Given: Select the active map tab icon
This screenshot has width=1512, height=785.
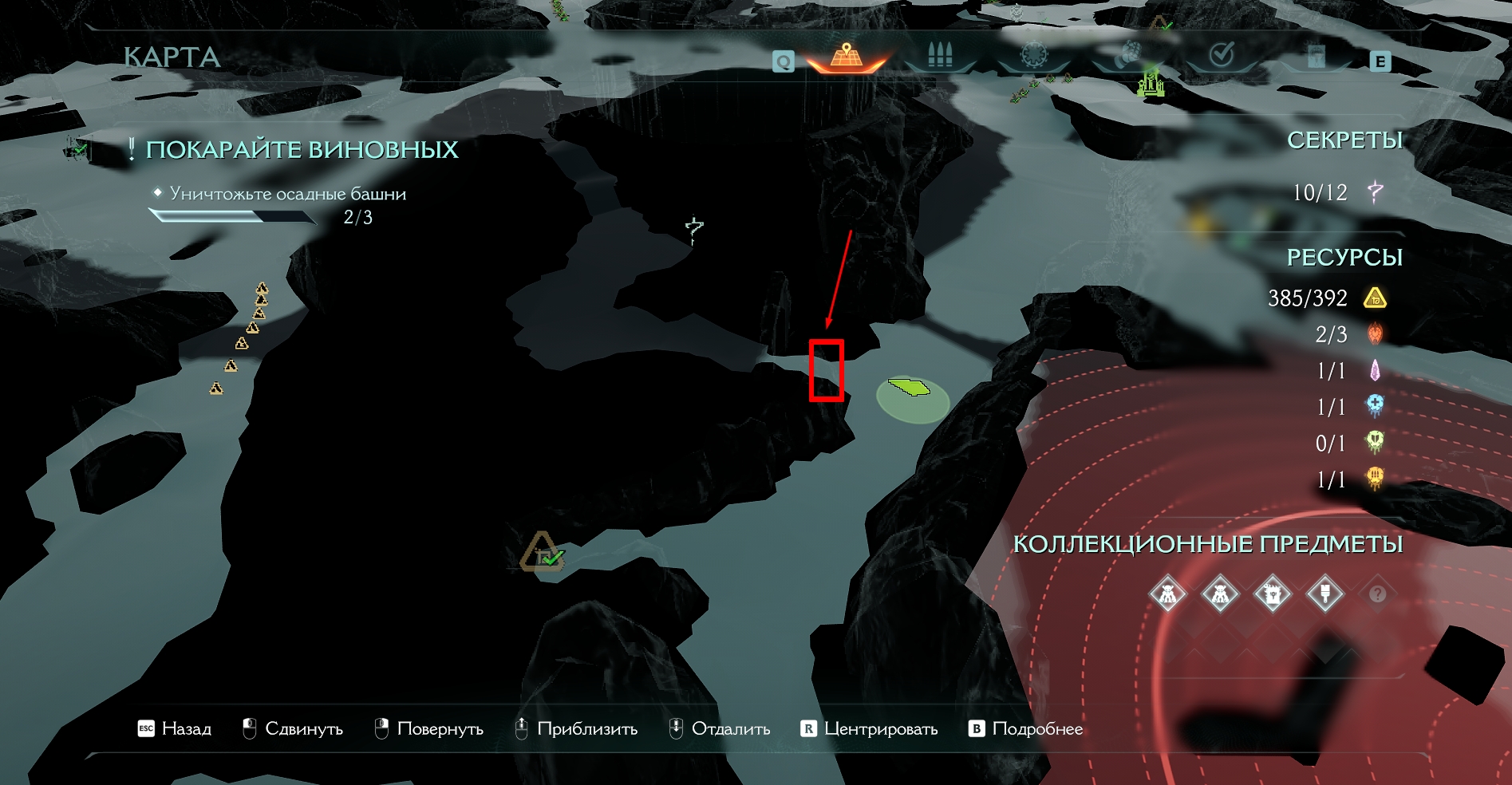Looking at the screenshot, I should 847,56.
